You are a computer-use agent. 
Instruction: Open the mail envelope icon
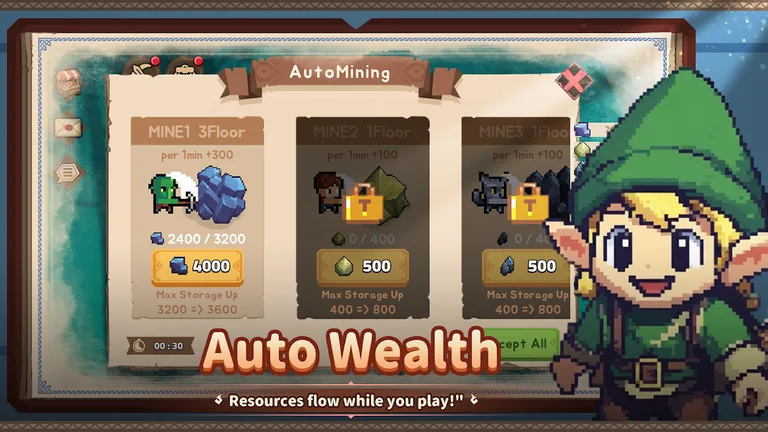coord(67,128)
